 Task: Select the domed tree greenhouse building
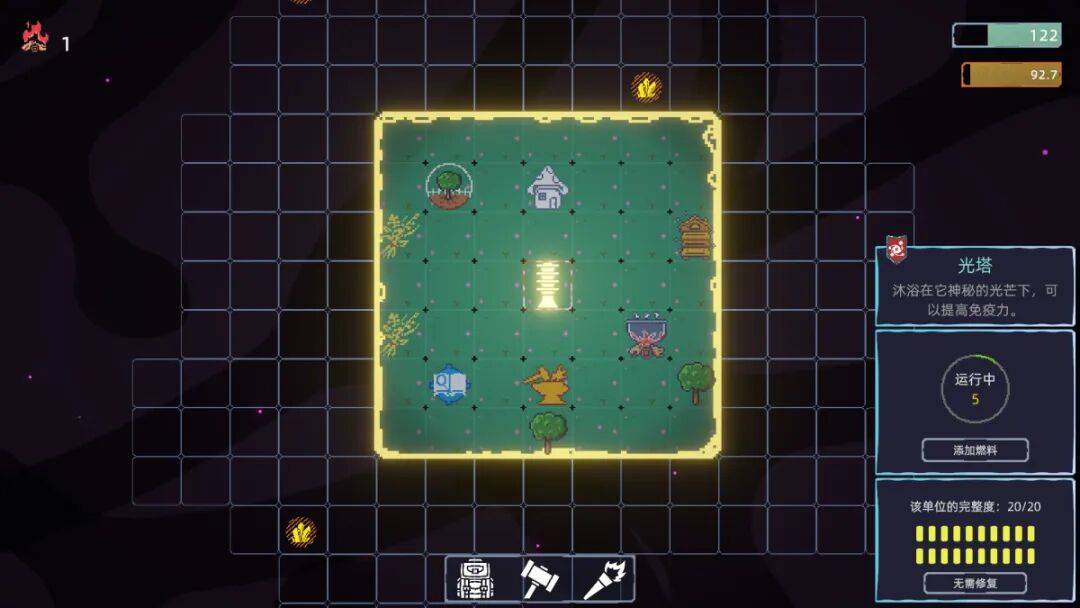click(x=447, y=187)
